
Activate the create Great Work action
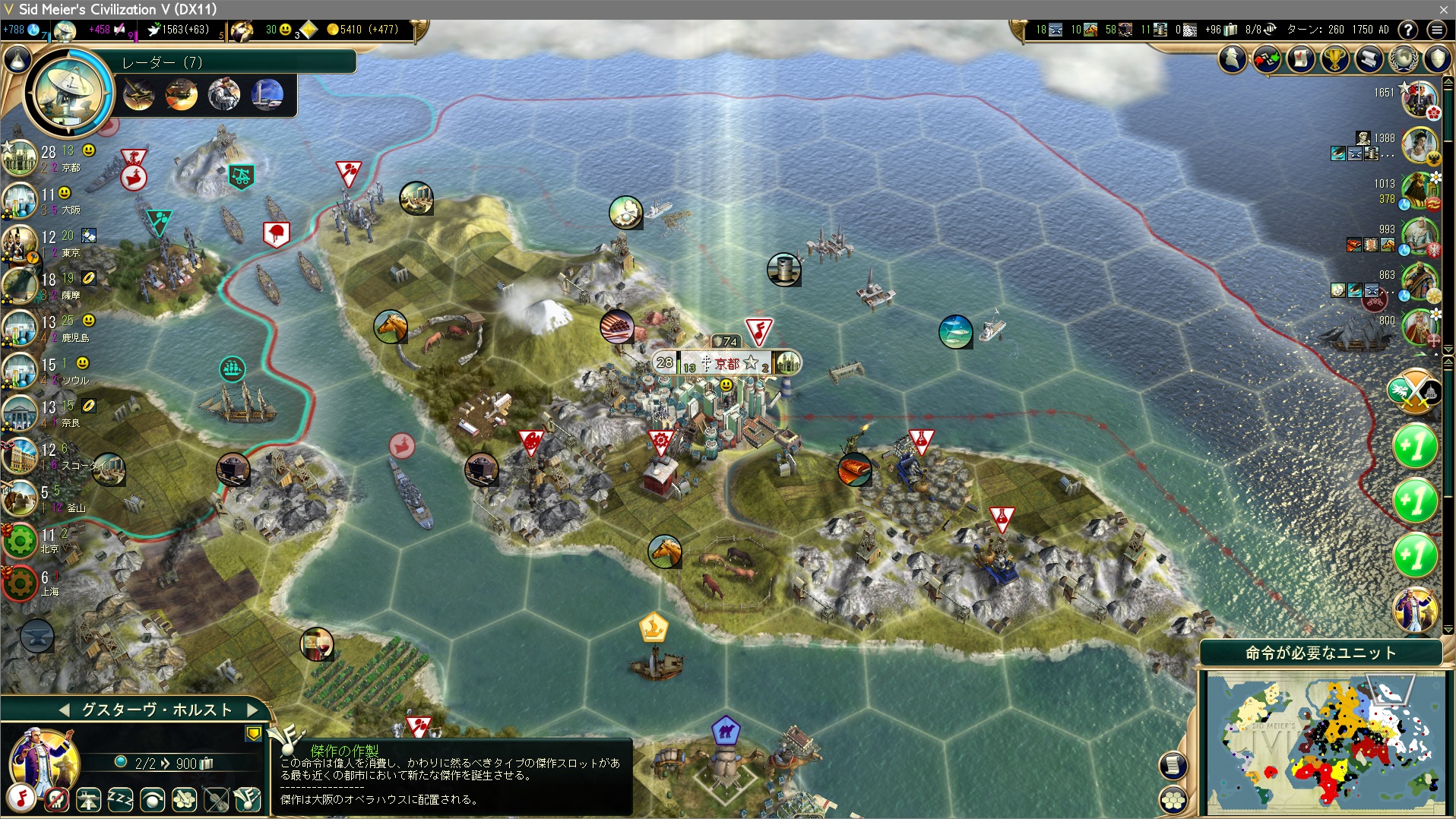coord(248,799)
